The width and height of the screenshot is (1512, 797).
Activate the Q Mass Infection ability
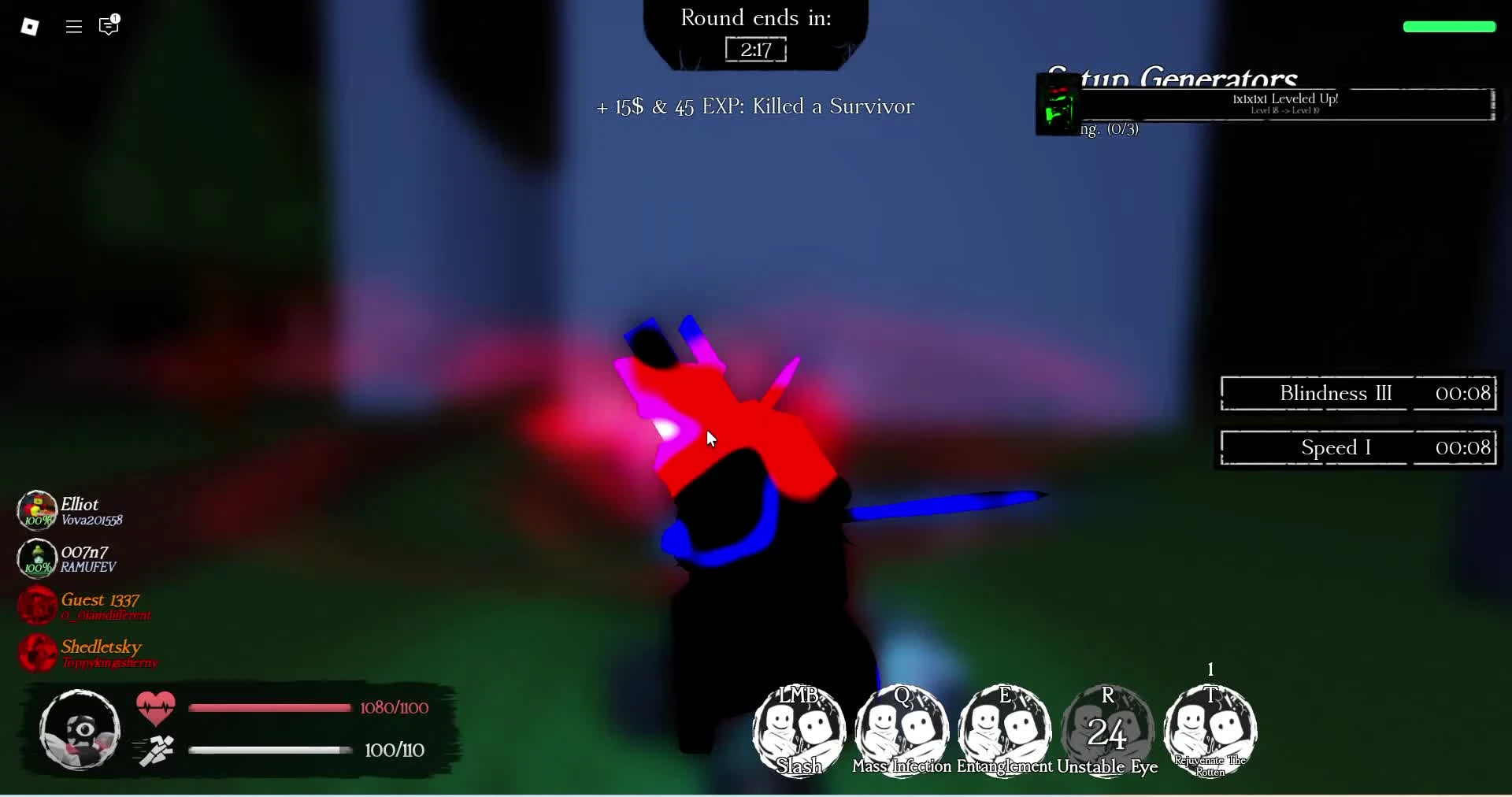point(901,731)
